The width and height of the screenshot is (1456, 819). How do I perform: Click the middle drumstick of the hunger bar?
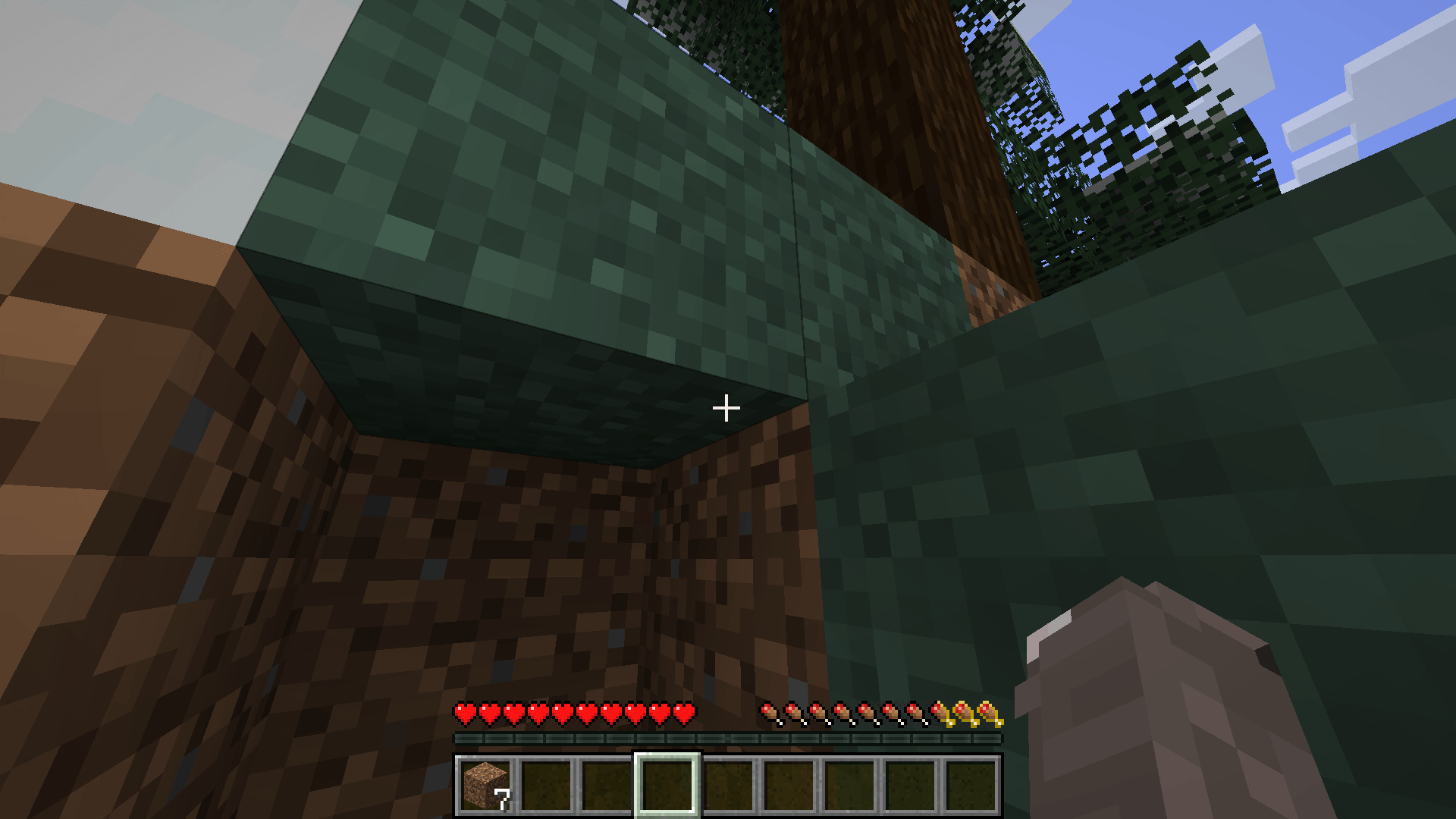pos(867,714)
